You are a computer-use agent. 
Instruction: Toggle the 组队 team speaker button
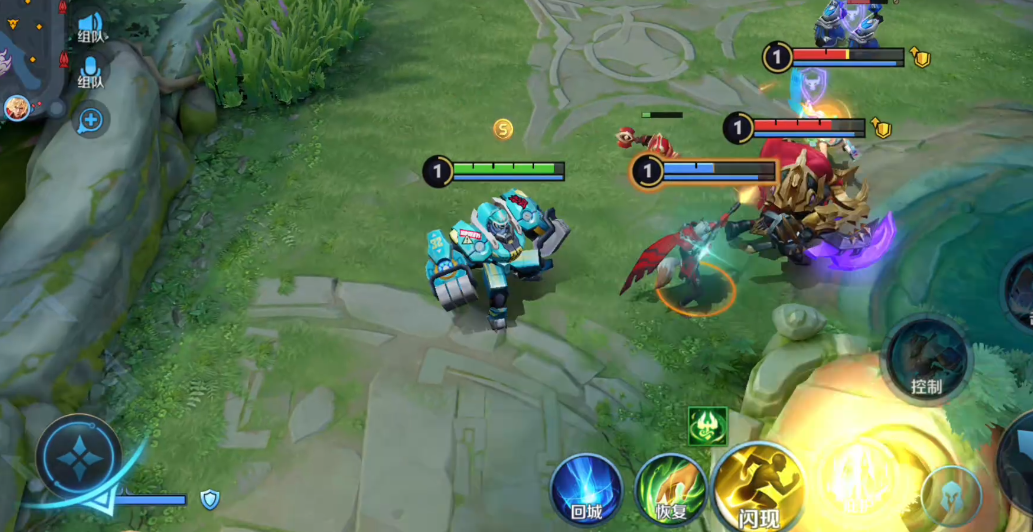point(91,26)
